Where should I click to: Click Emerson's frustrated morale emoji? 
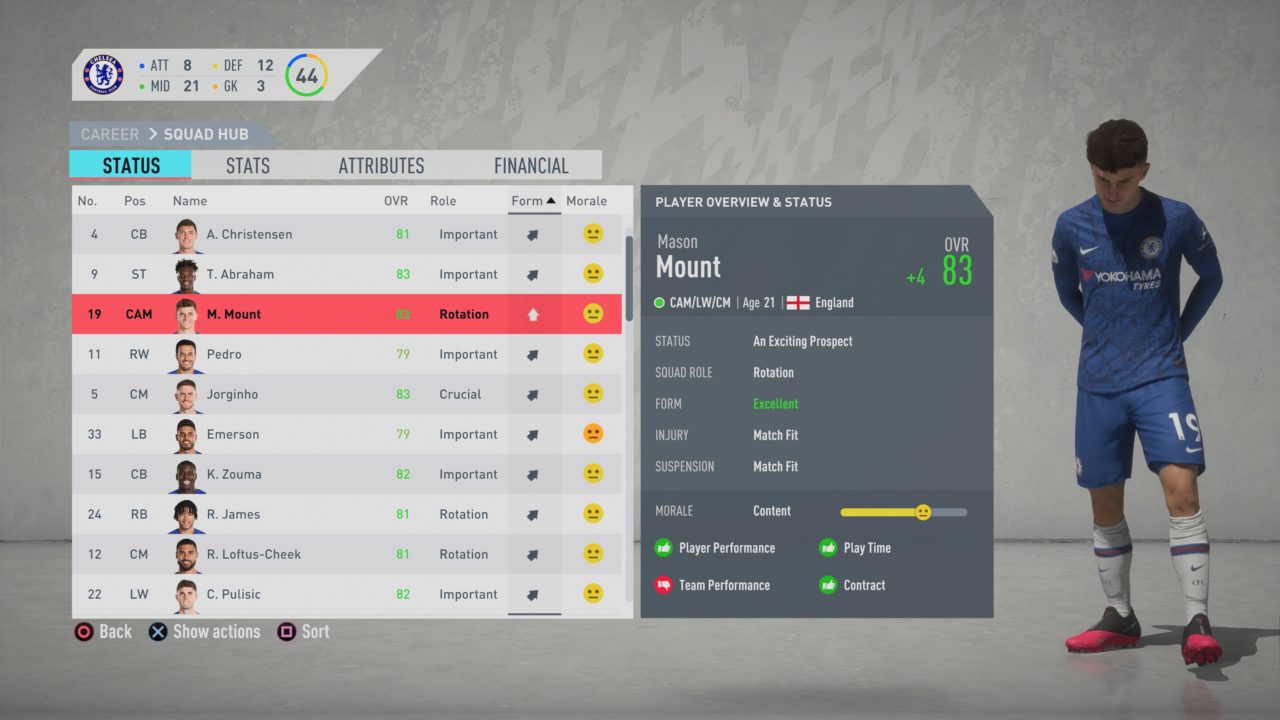592,434
